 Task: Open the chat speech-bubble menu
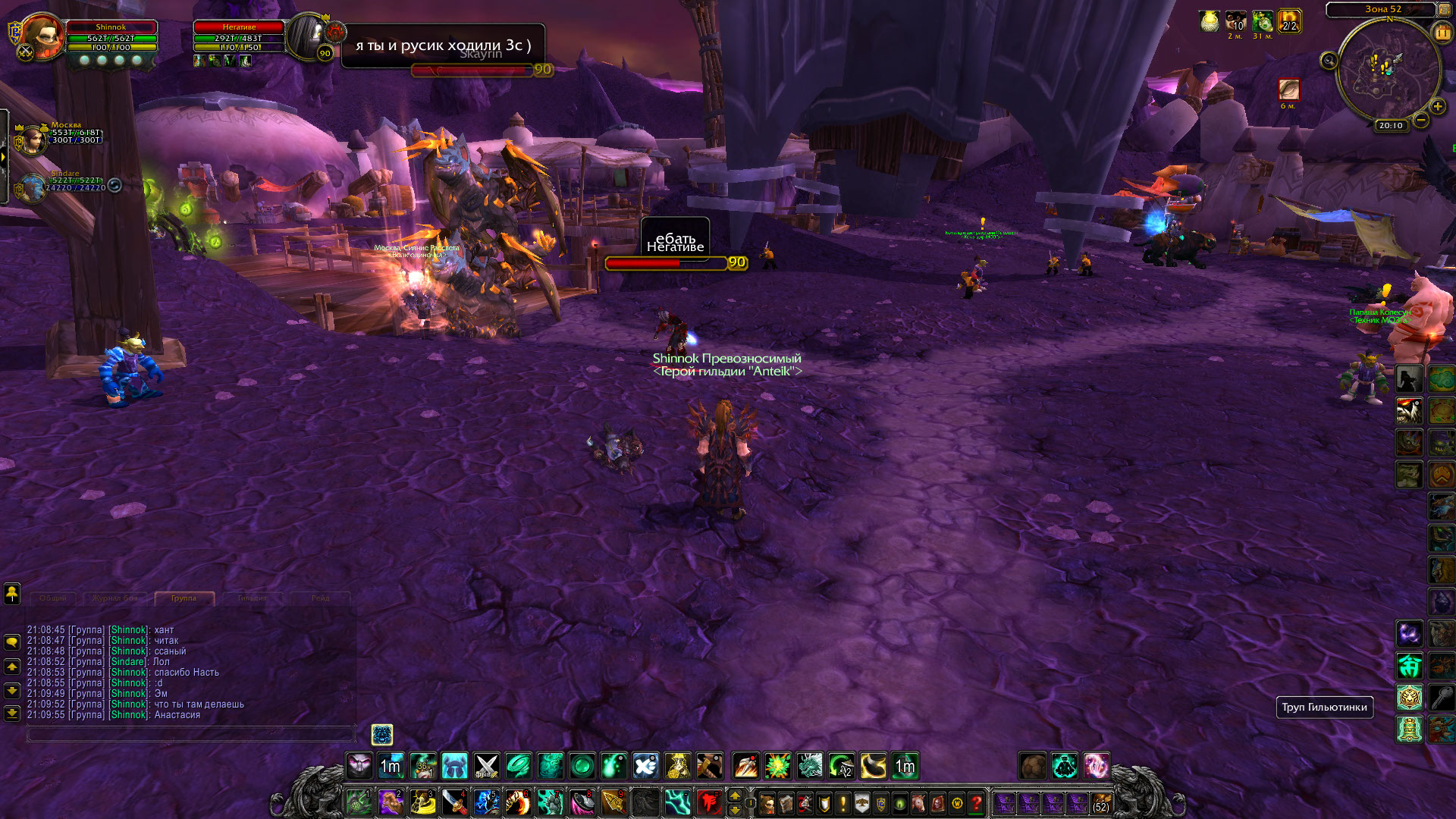pos(12,642)
